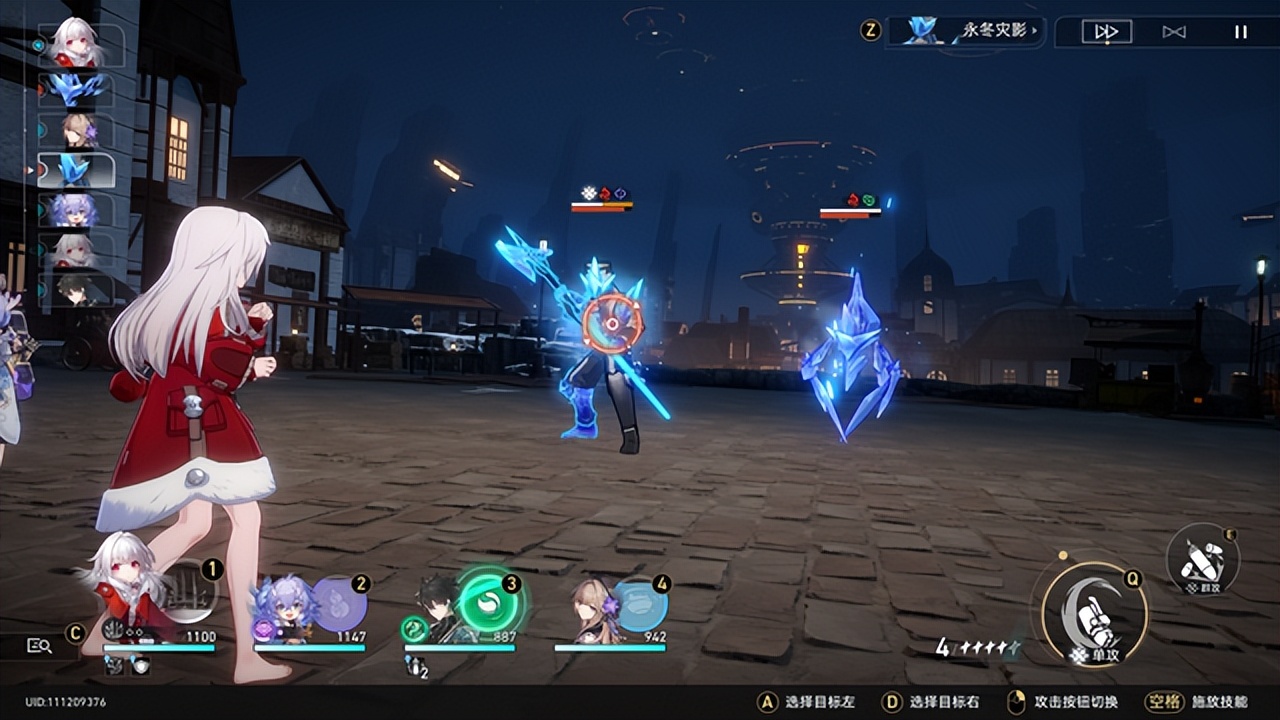Viewport: 1280px width, 720px height.
Task: Toggle the double-speed battle button
Action: (x=1106, y=32)
